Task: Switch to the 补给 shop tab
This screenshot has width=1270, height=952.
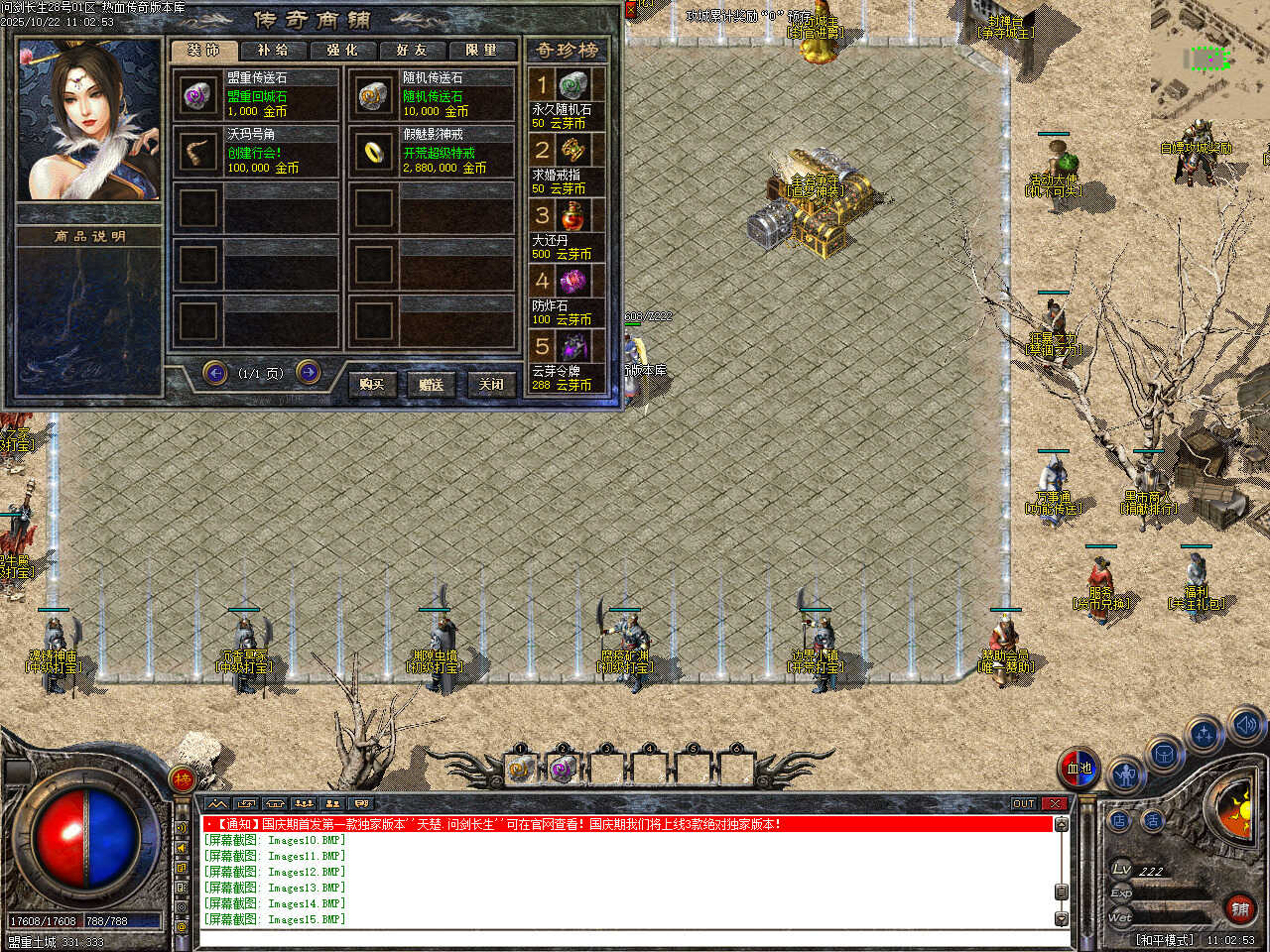Action: [x=273, y=50]
